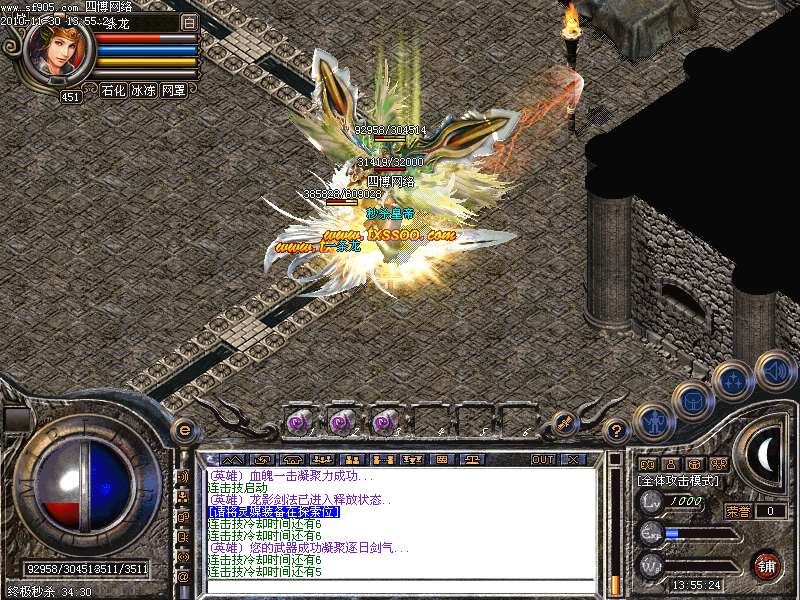
Task: Toggle sound with the speaker button
Action: tap(774, 371)
